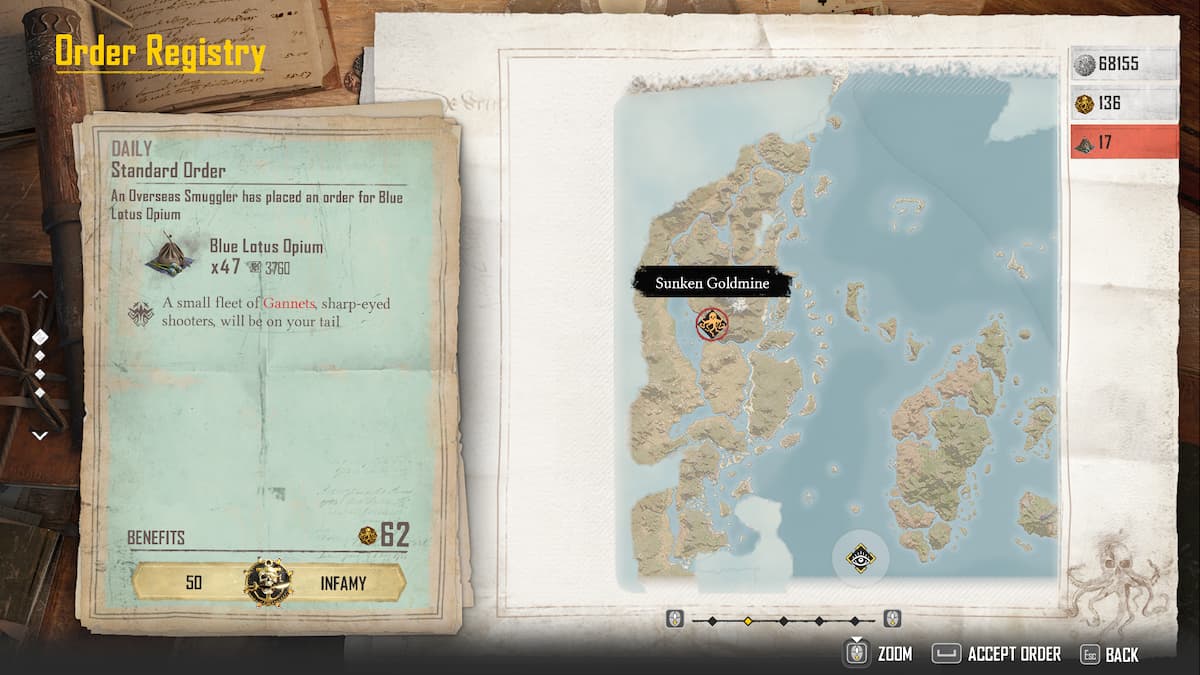
Task: Choose the large top order page diamond
Action: (40, 337)
